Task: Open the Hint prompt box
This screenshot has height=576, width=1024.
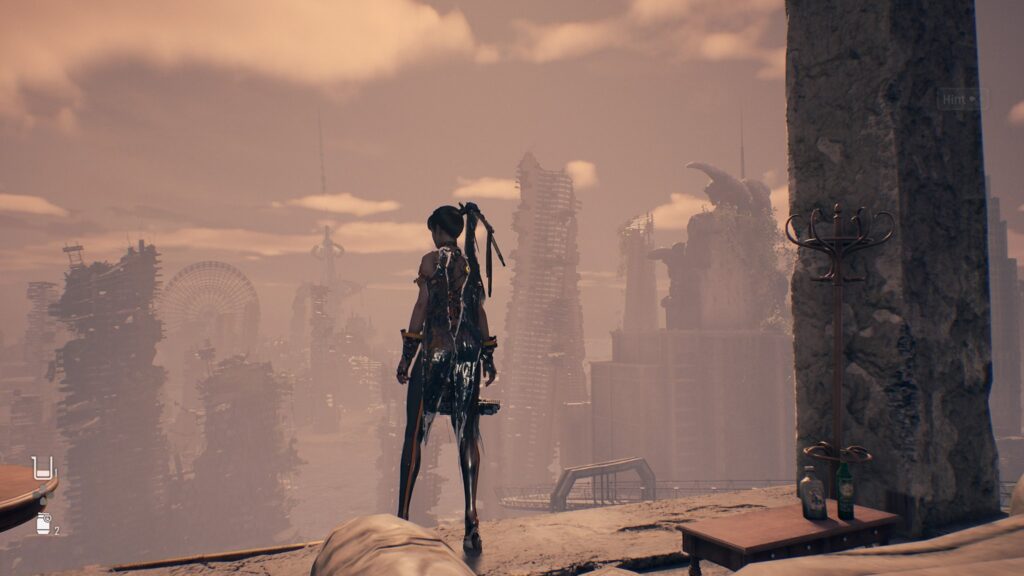Action: click(960, 99)
